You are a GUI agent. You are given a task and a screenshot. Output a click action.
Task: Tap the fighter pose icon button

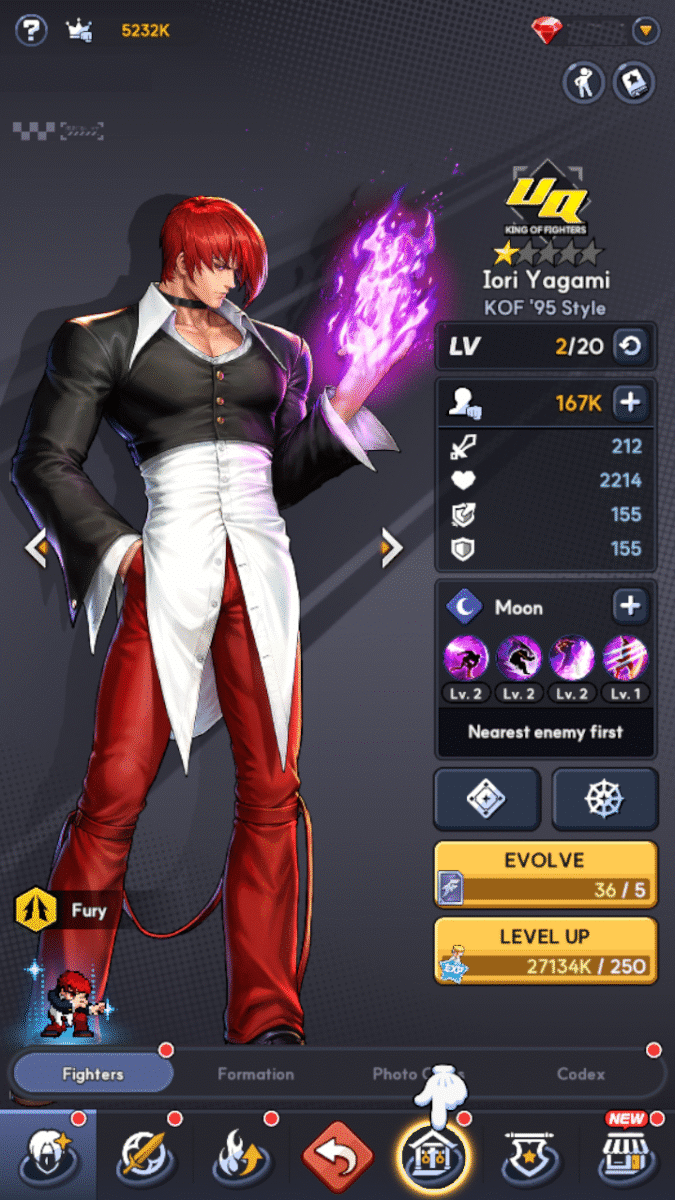(x=582, y=82)
